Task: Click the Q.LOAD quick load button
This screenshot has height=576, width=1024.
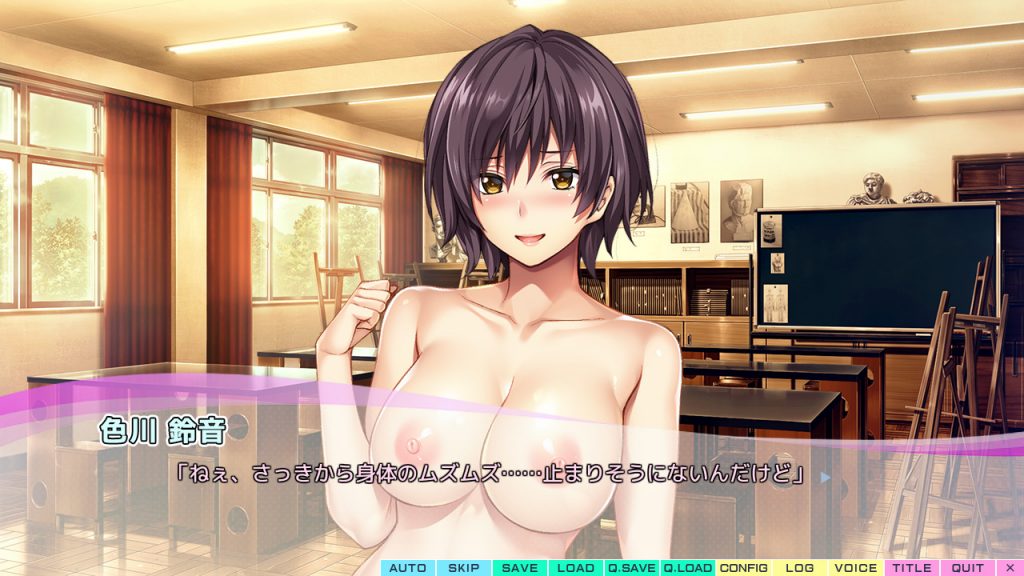Action: coord(687,568)
